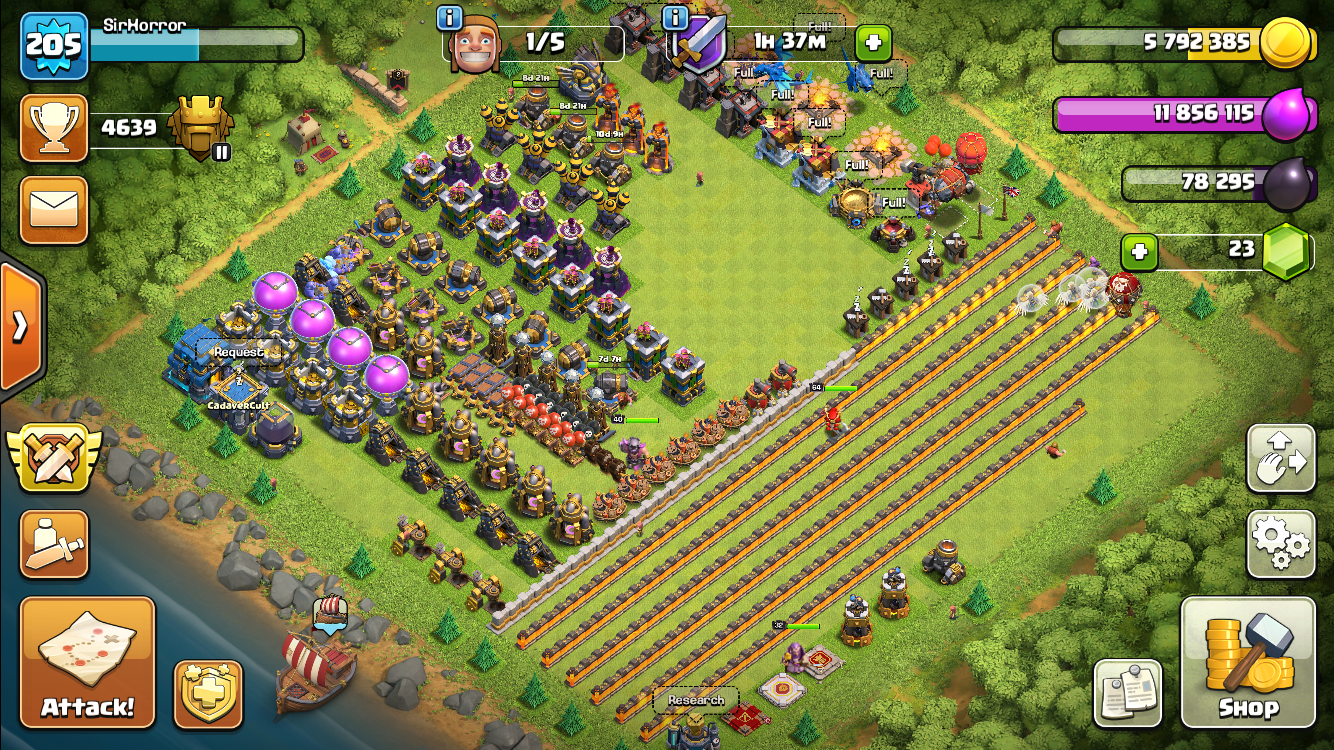This screenshot has height=750, width=1334.
Task: Tap the Attack! map button
Action: pos(88,662)
